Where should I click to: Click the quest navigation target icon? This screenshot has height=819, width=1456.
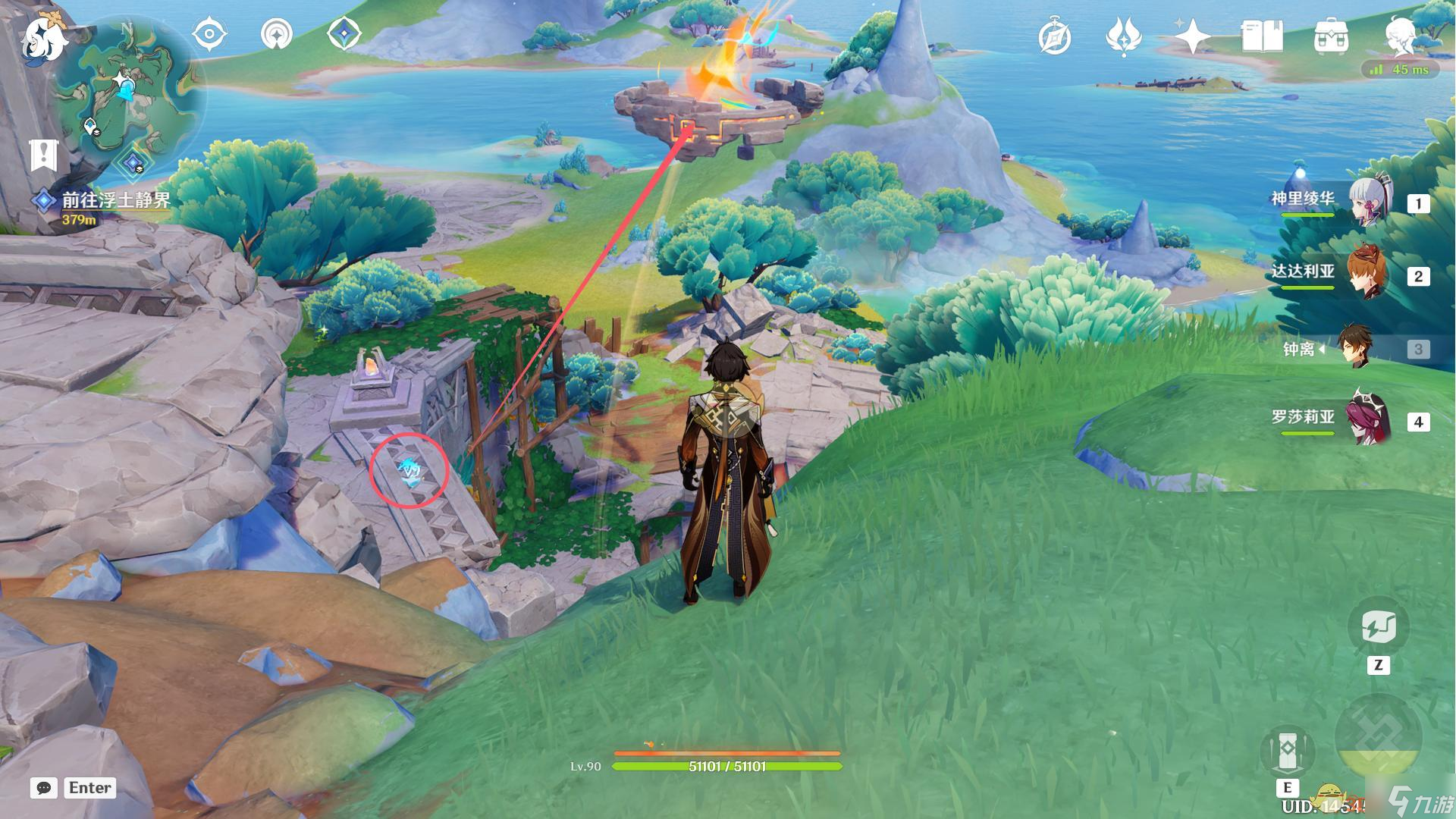coord(209,35)
